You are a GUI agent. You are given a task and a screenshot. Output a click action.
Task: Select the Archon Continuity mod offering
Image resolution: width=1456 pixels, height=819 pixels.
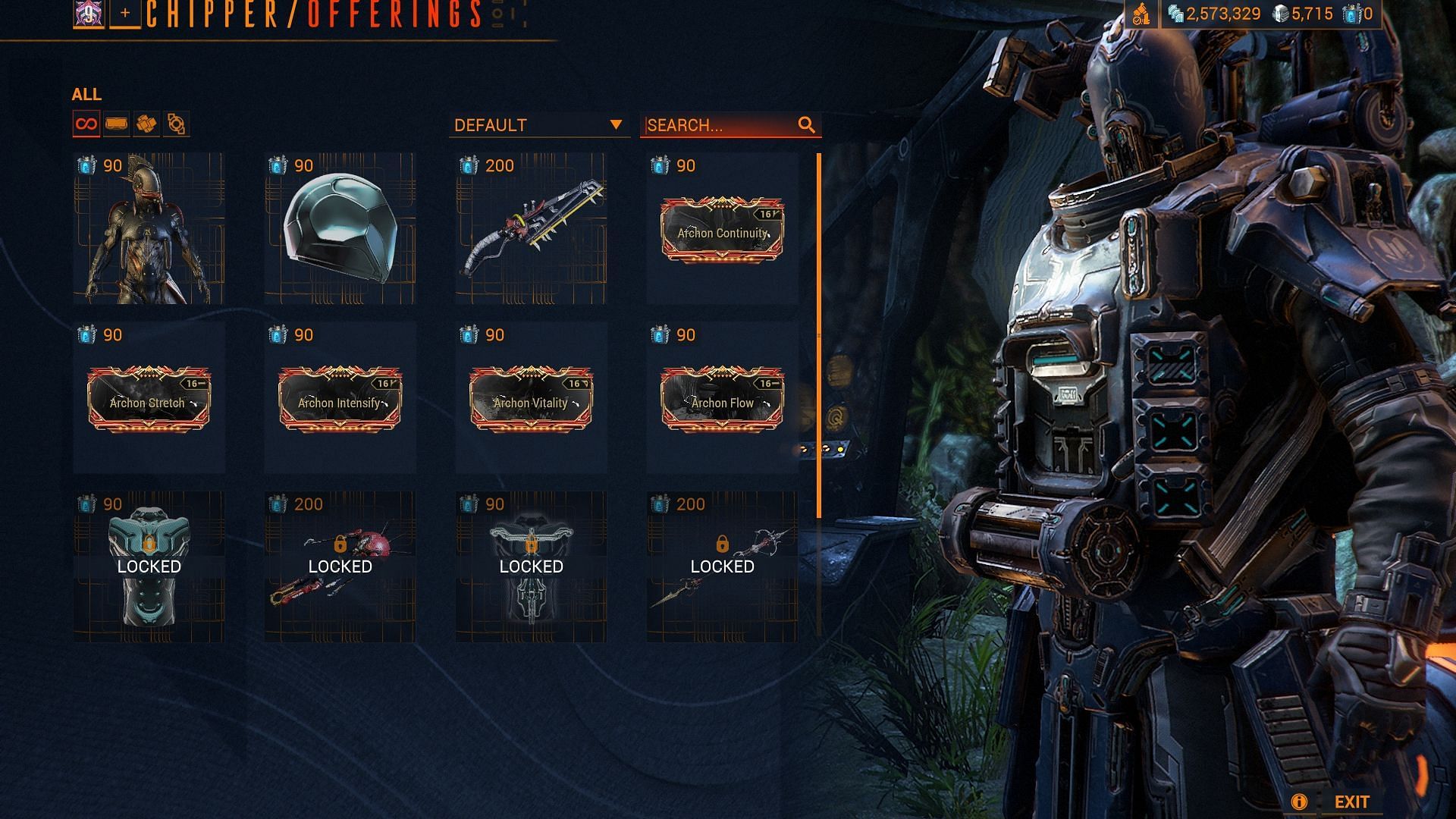click(722, 230)
